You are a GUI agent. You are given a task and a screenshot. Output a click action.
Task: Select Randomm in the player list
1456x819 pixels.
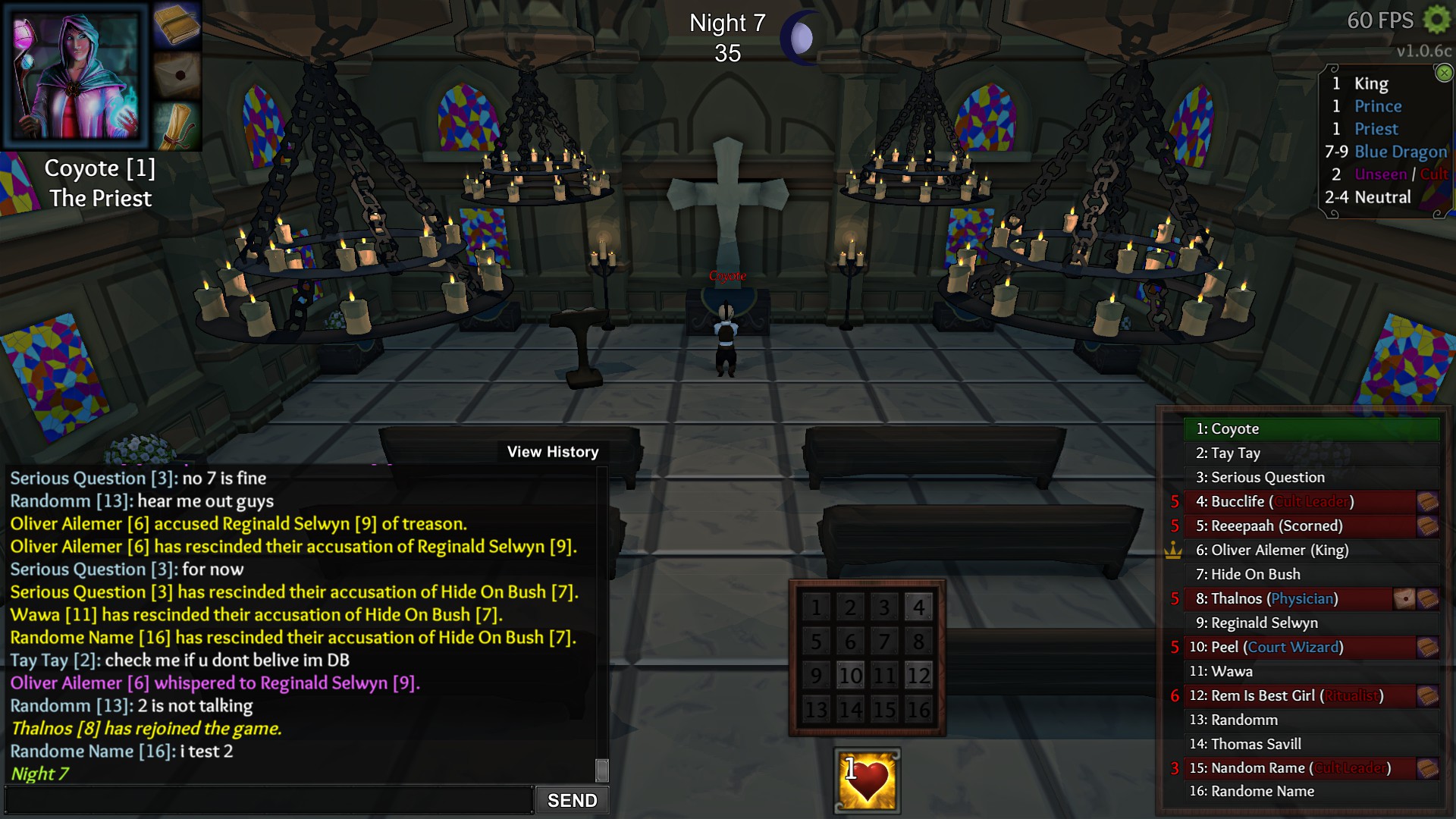1311,720
